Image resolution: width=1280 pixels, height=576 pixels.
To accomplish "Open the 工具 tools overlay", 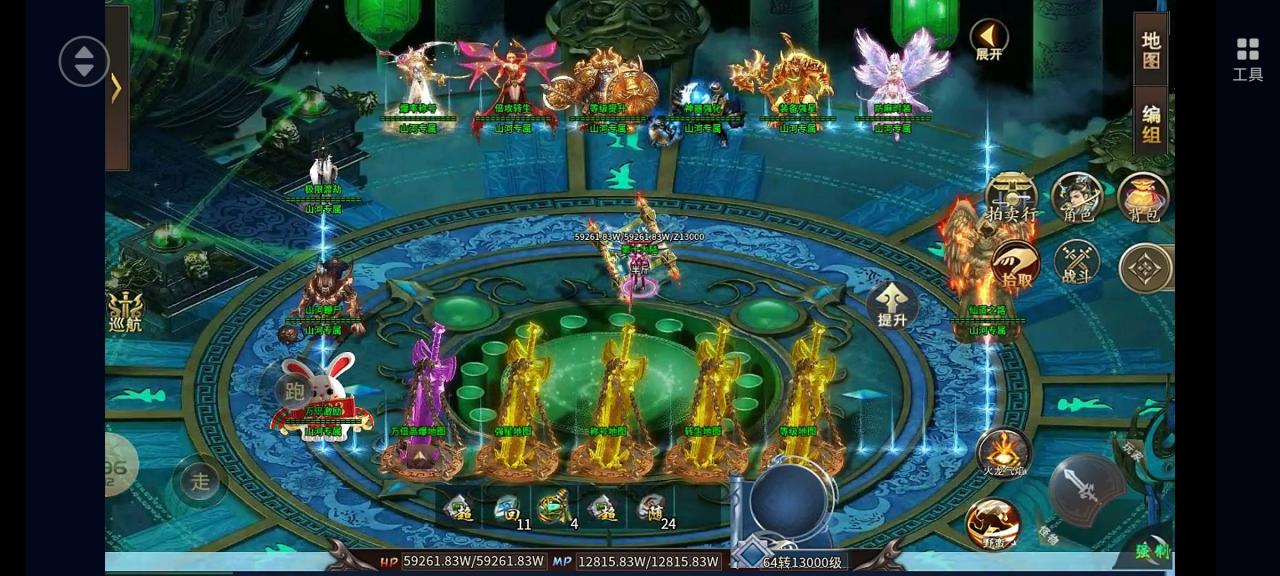I will click(x=1247, y=59).
